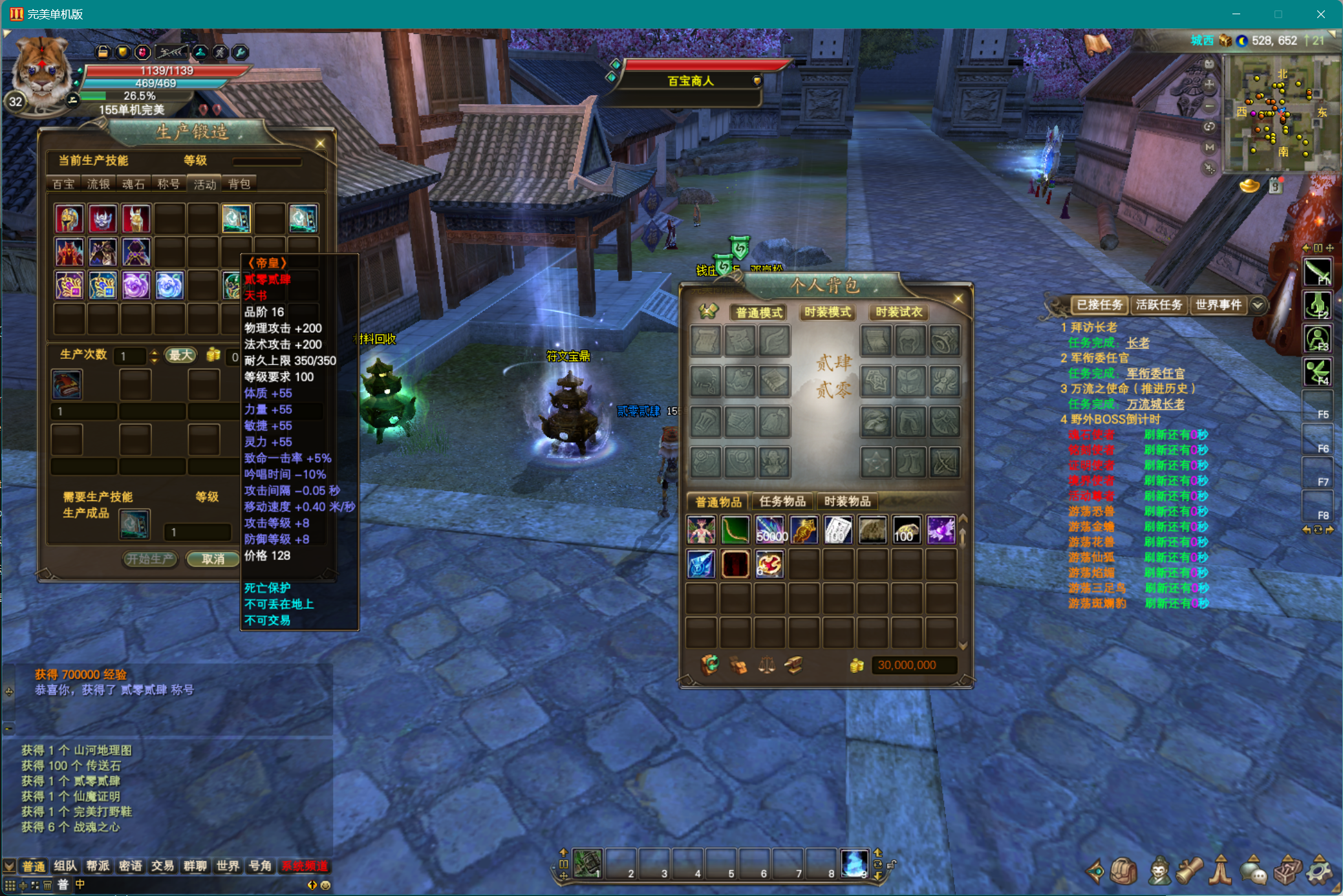Open the 时装试衣 fitting tab
Image resolution: width=1343 pixels, height=896 pixels.
click(x=899, y=312)
